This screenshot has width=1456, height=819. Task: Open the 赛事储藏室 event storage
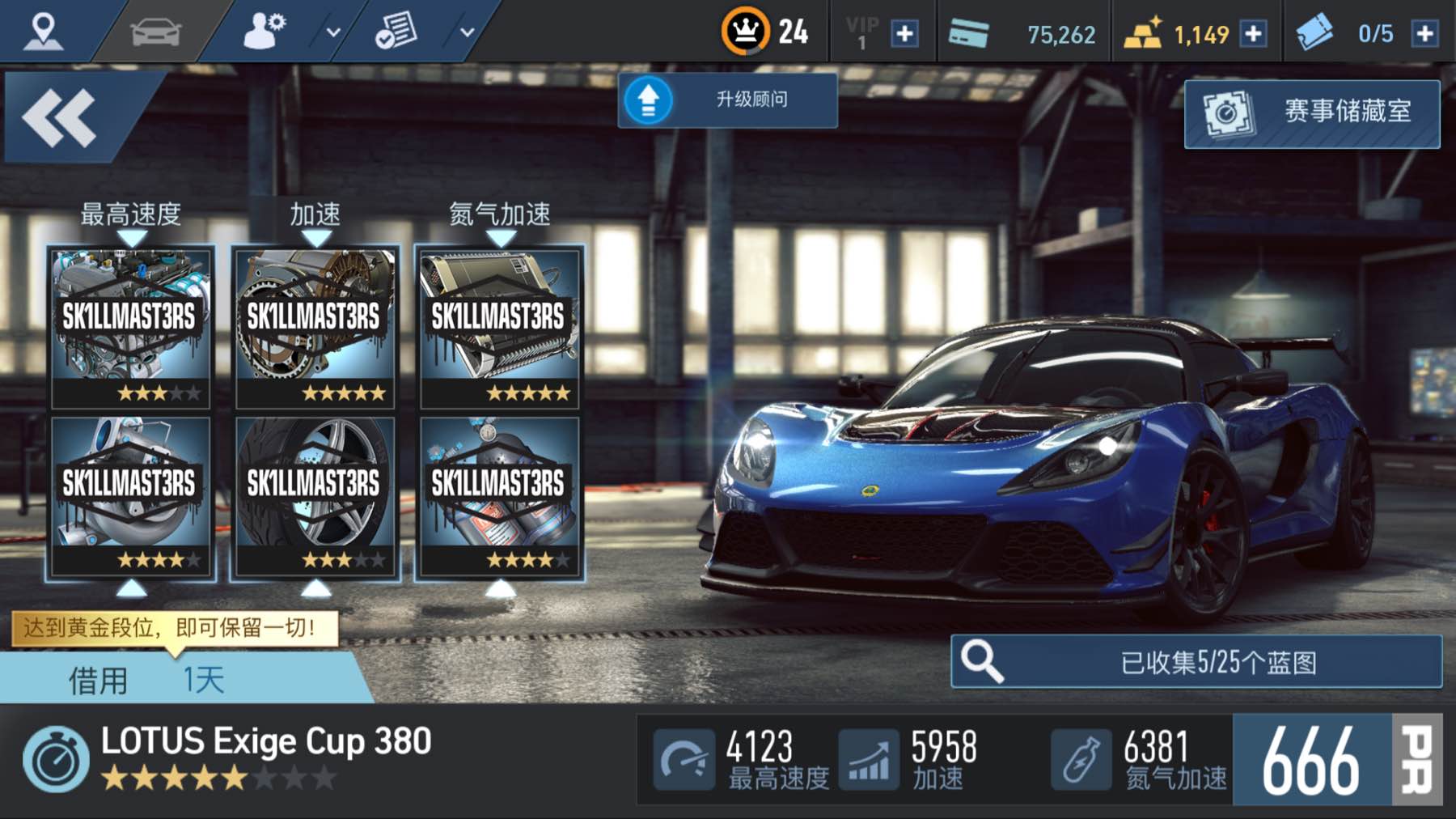(x=1311, y=113)
